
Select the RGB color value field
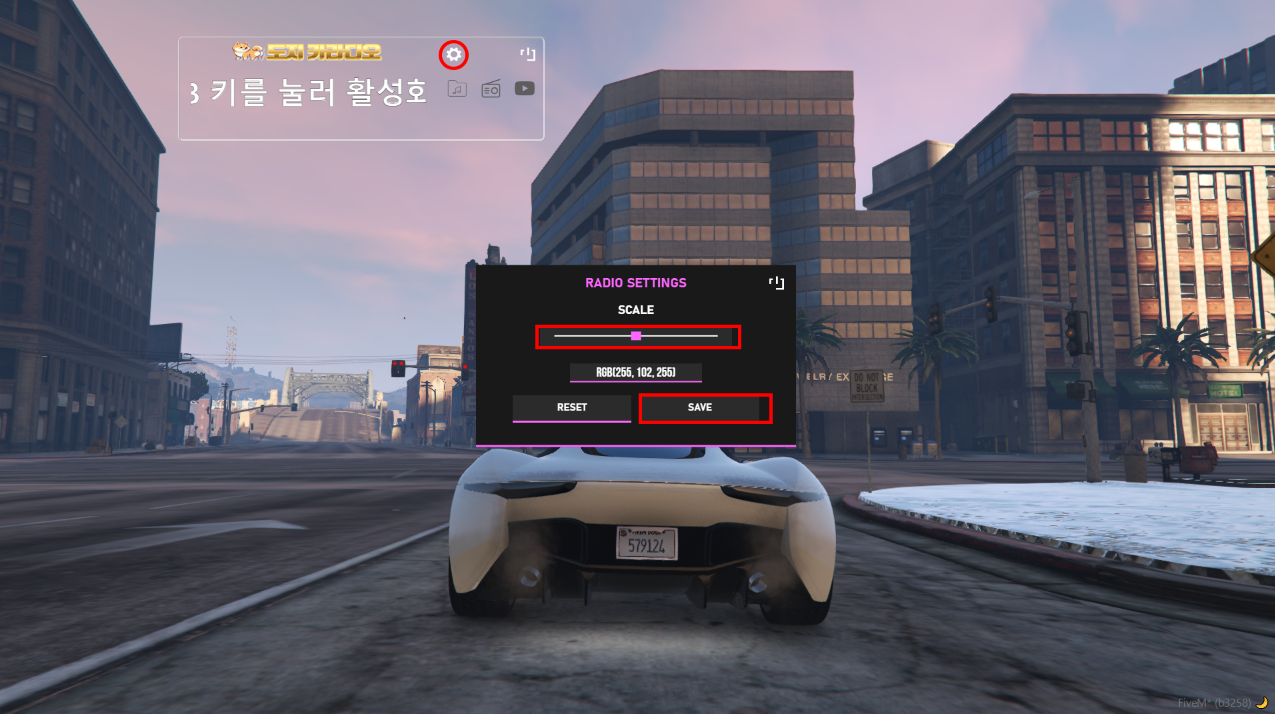point(636,372)
